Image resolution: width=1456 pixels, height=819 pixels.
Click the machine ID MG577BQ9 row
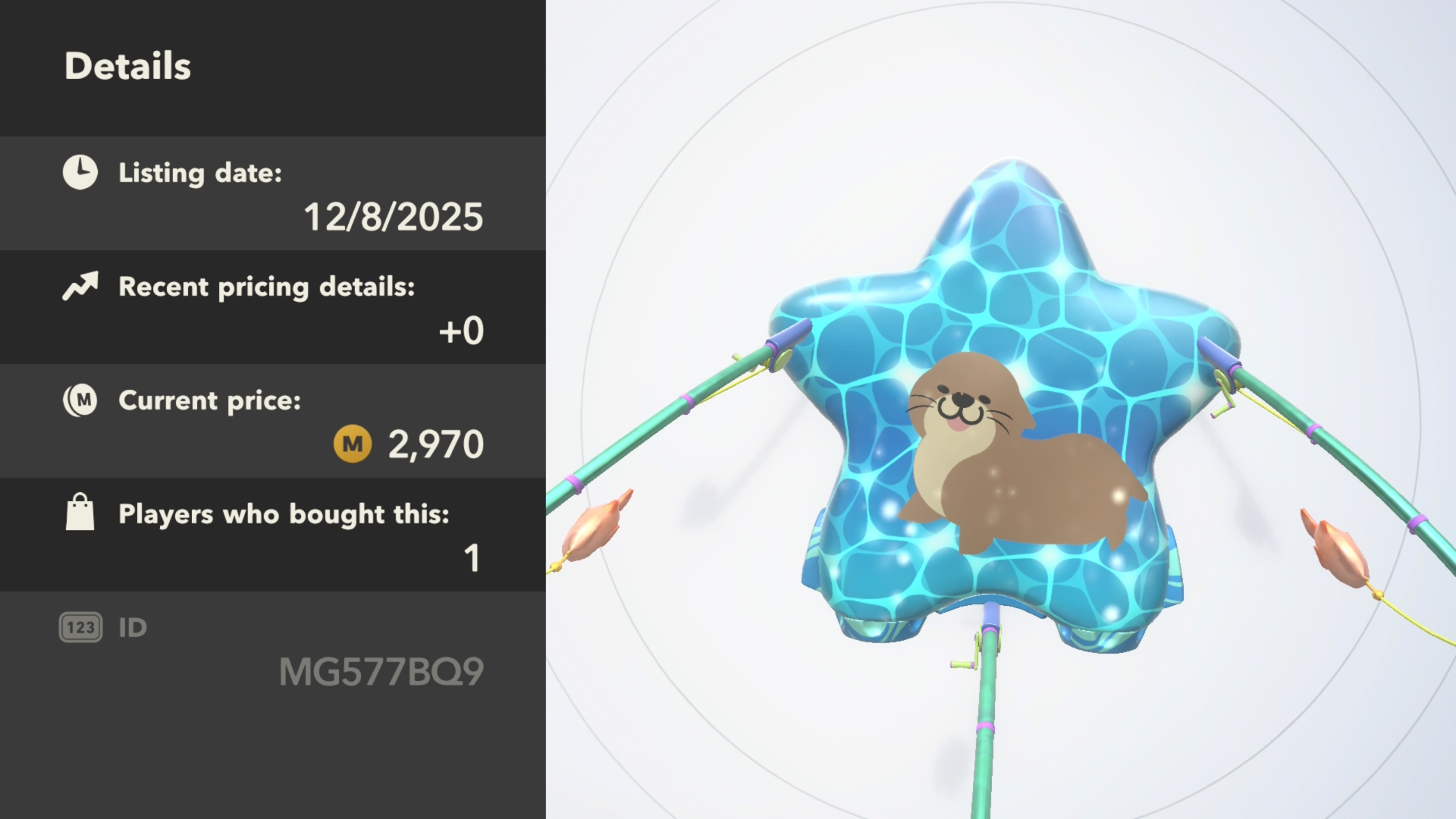273,651
